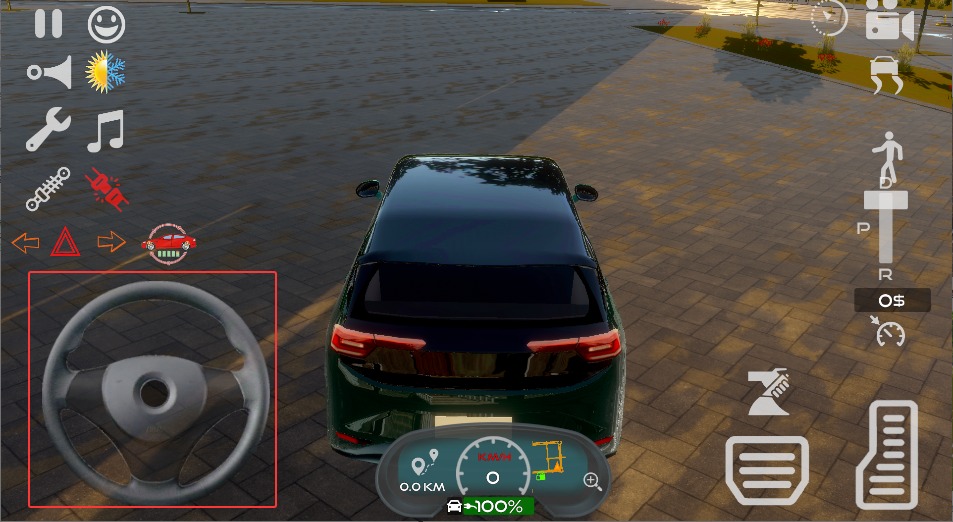Open the music note radio
953x522 pixels.
(x=105, y=130)
